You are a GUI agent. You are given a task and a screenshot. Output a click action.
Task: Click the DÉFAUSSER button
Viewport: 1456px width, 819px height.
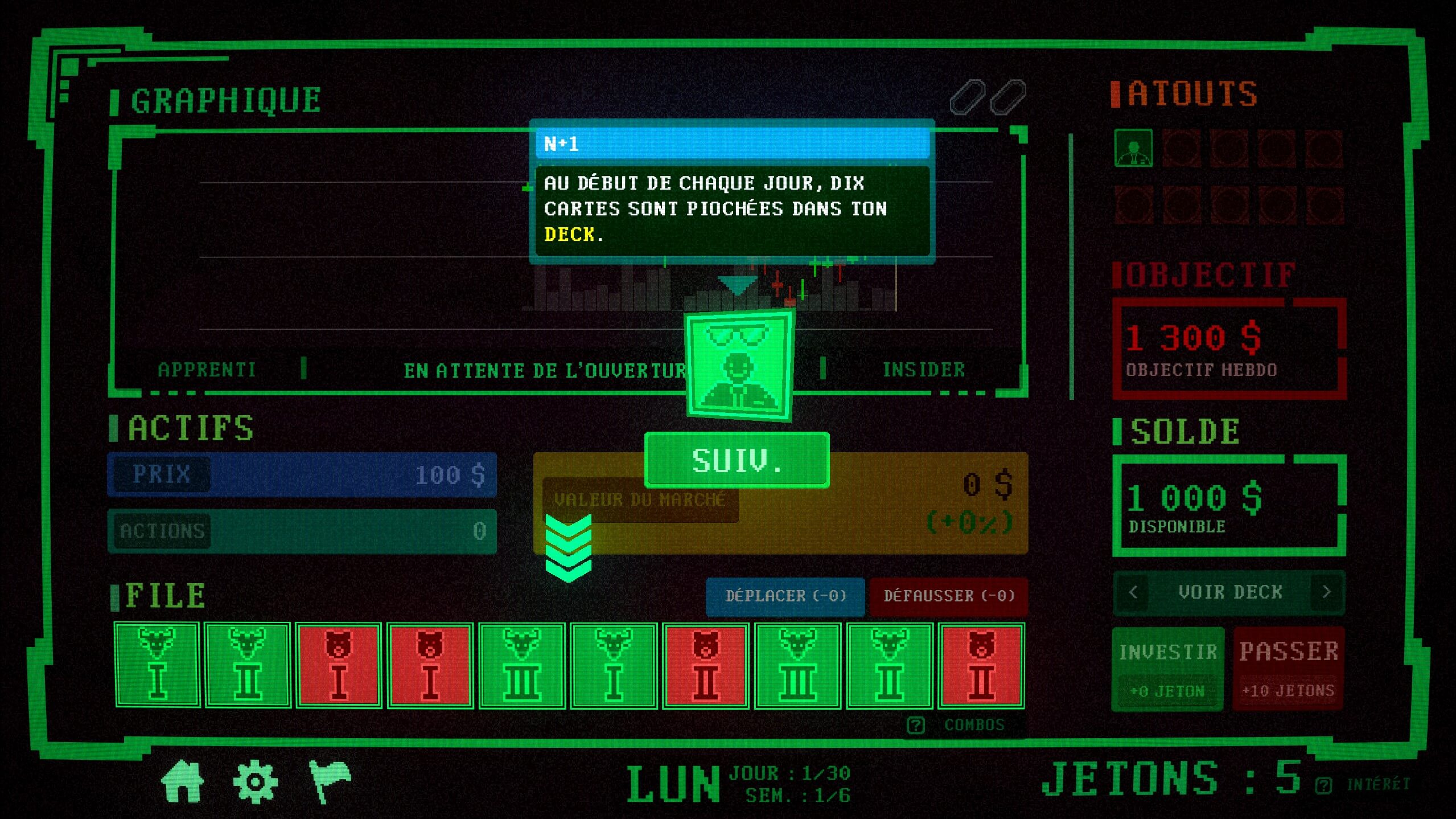point(949,596)
